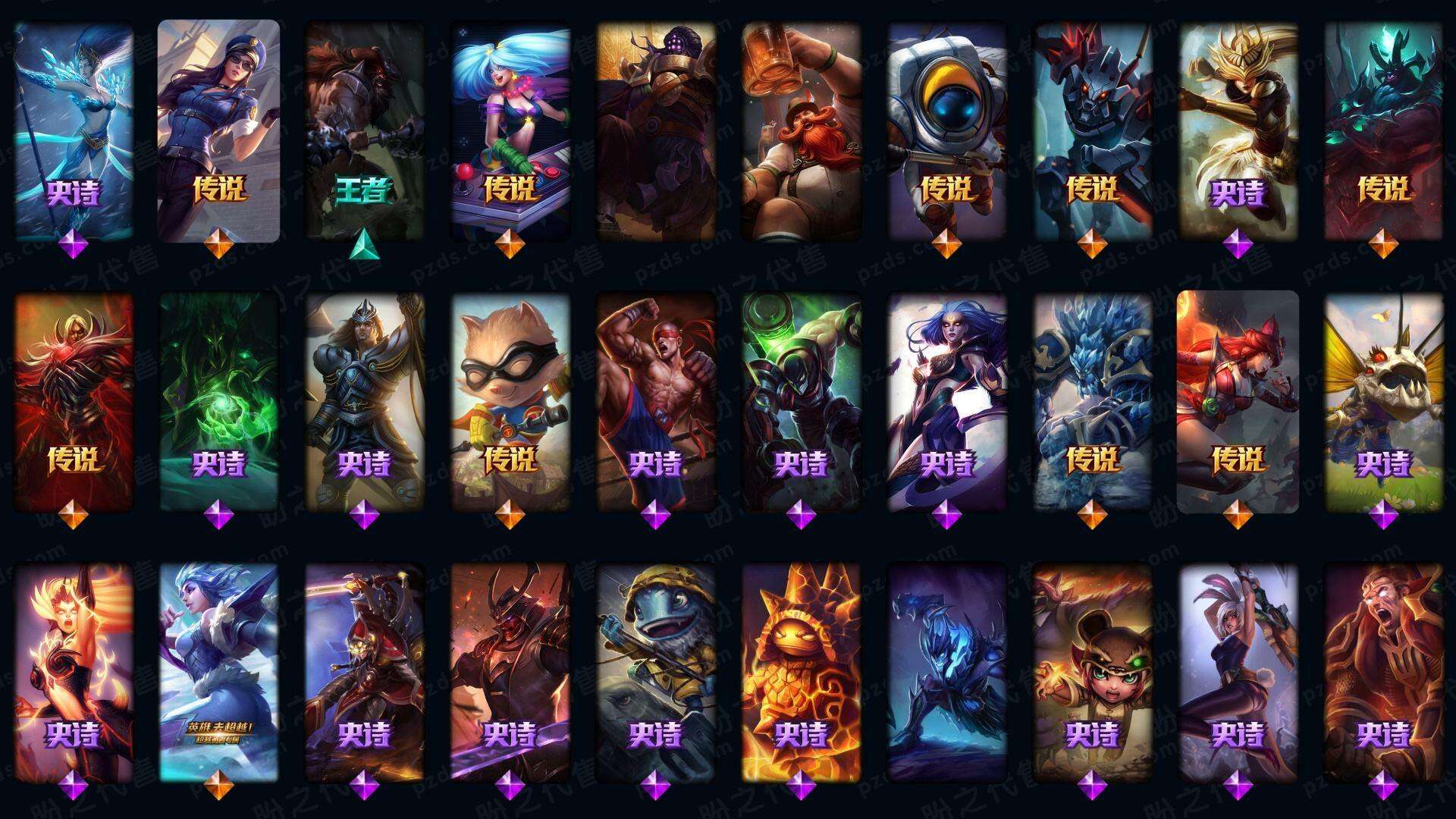This screenshot has height=819, width=1456.
Task: Choose the blue ice golem skin card
Action: [1092, 402]
